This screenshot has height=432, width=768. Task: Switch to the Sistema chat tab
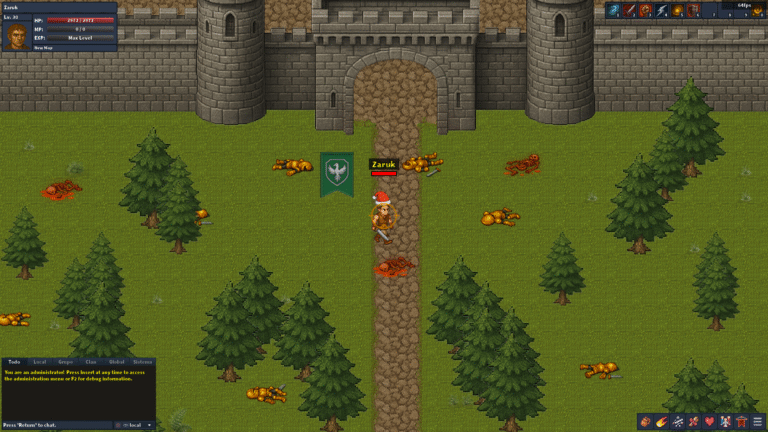(143, 361)
